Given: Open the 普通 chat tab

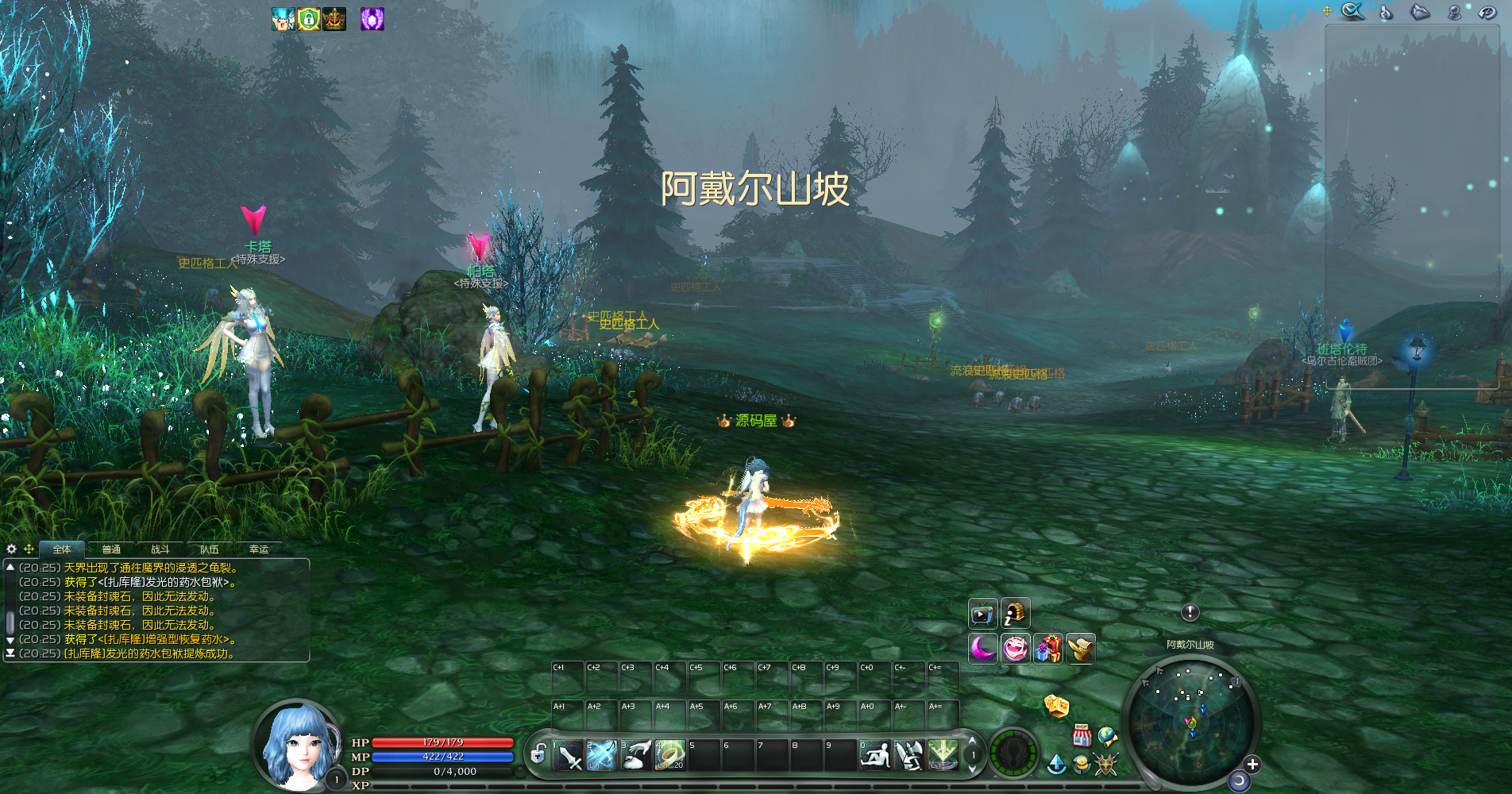Looking at the screenshot, I should 111,549.
